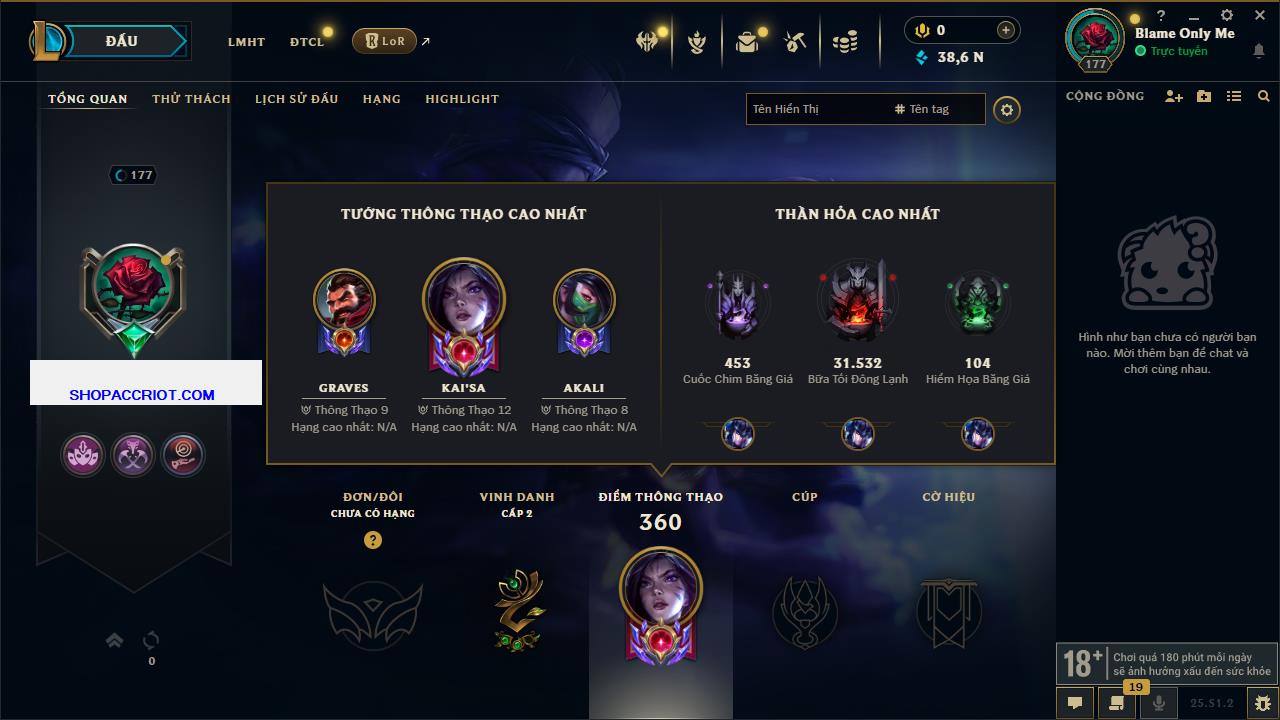Select Kai'Sa mastery champion portrait

tap(464, 304)
